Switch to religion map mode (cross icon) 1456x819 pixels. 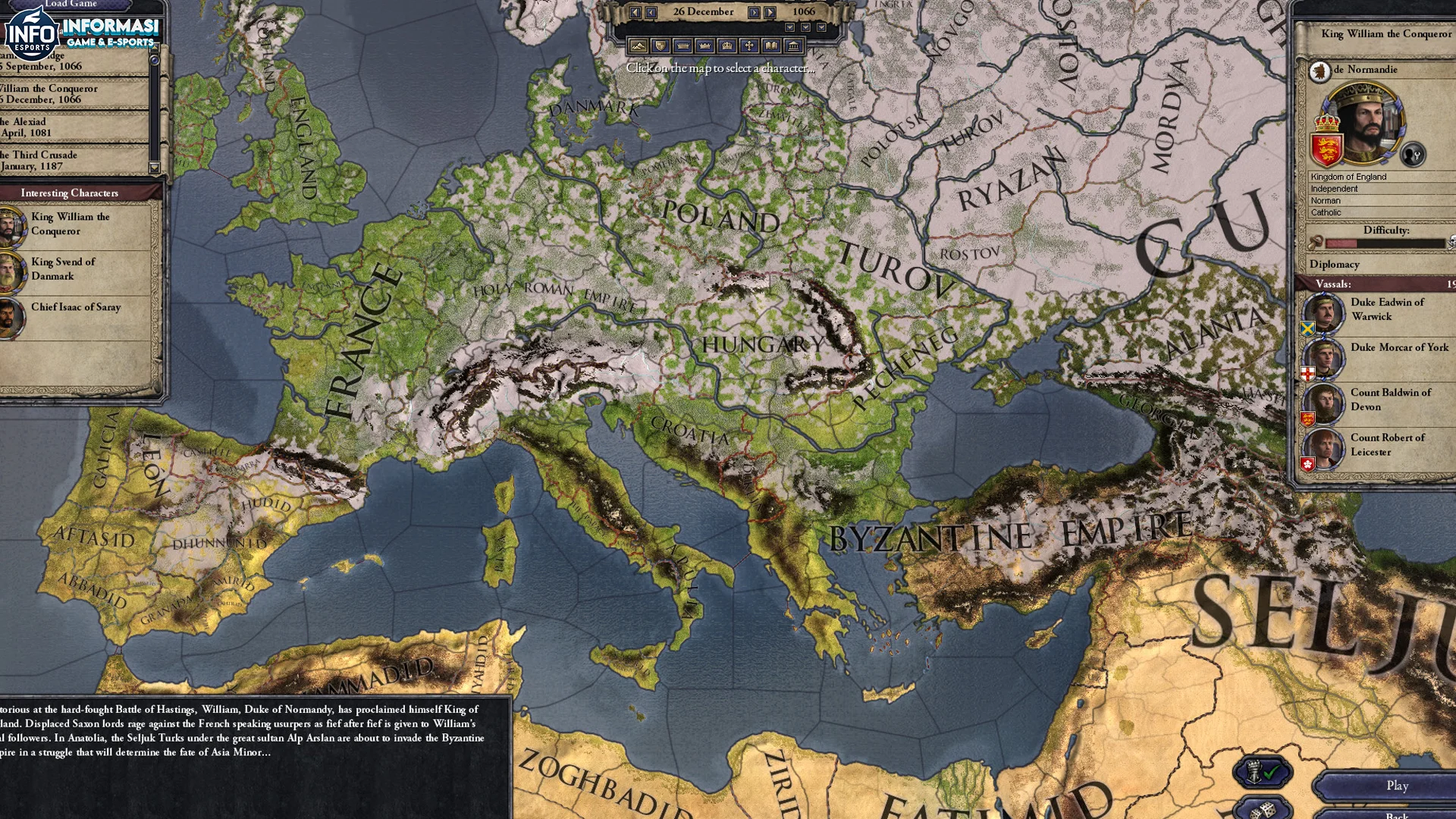[749, 45]
